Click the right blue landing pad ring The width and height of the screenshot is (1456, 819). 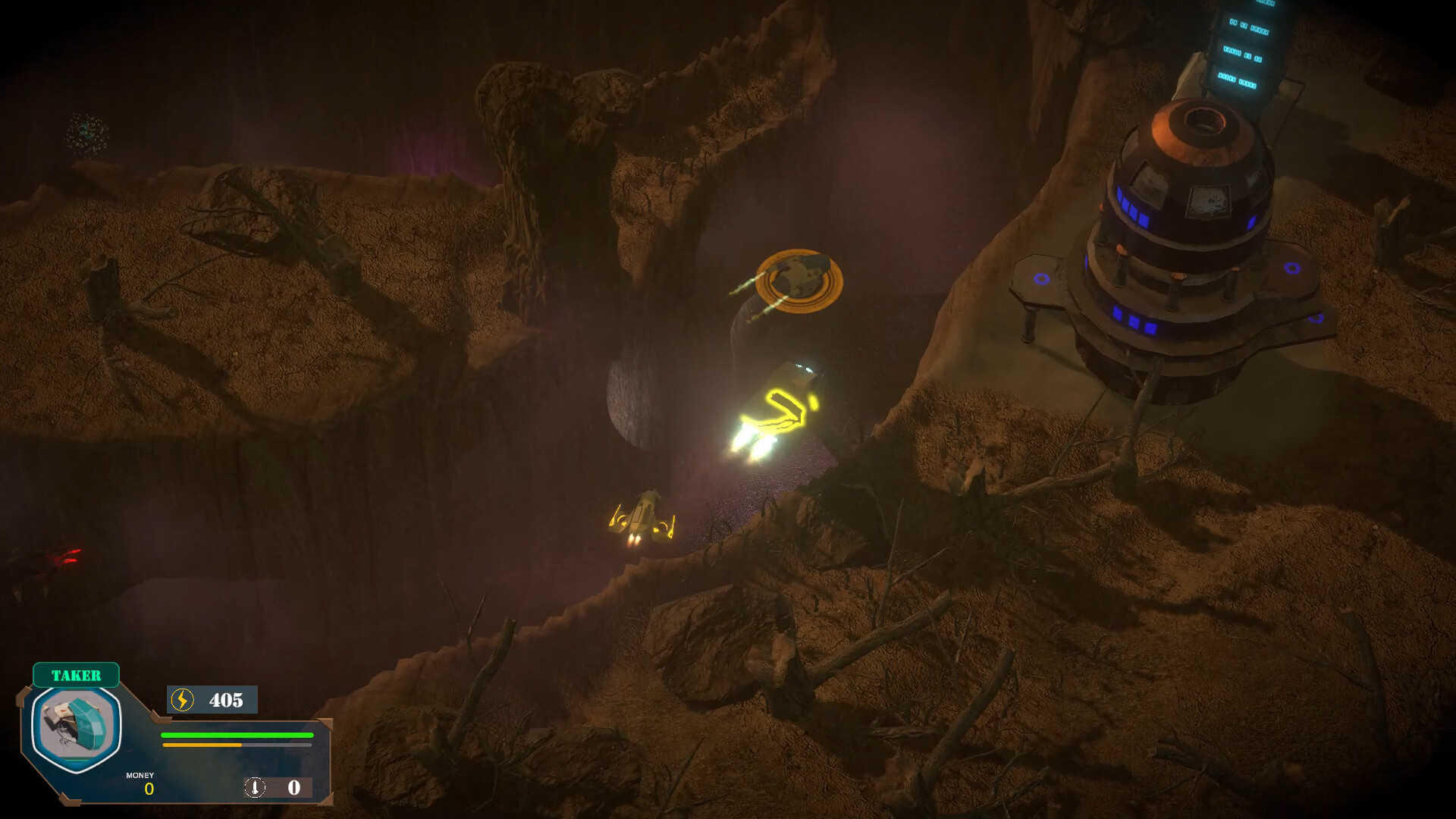coord(1293,269)
